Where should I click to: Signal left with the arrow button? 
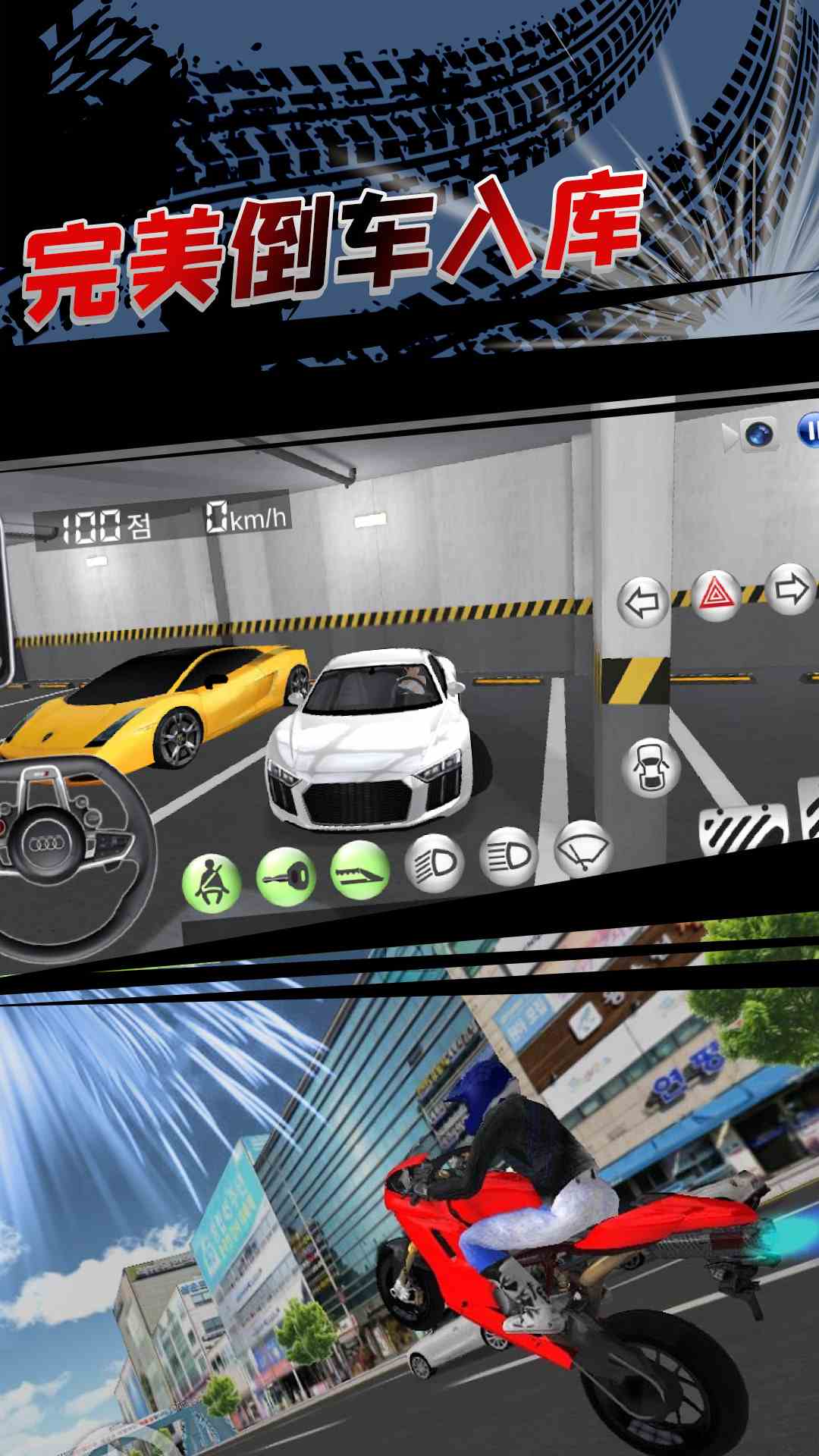pos(643,603)
